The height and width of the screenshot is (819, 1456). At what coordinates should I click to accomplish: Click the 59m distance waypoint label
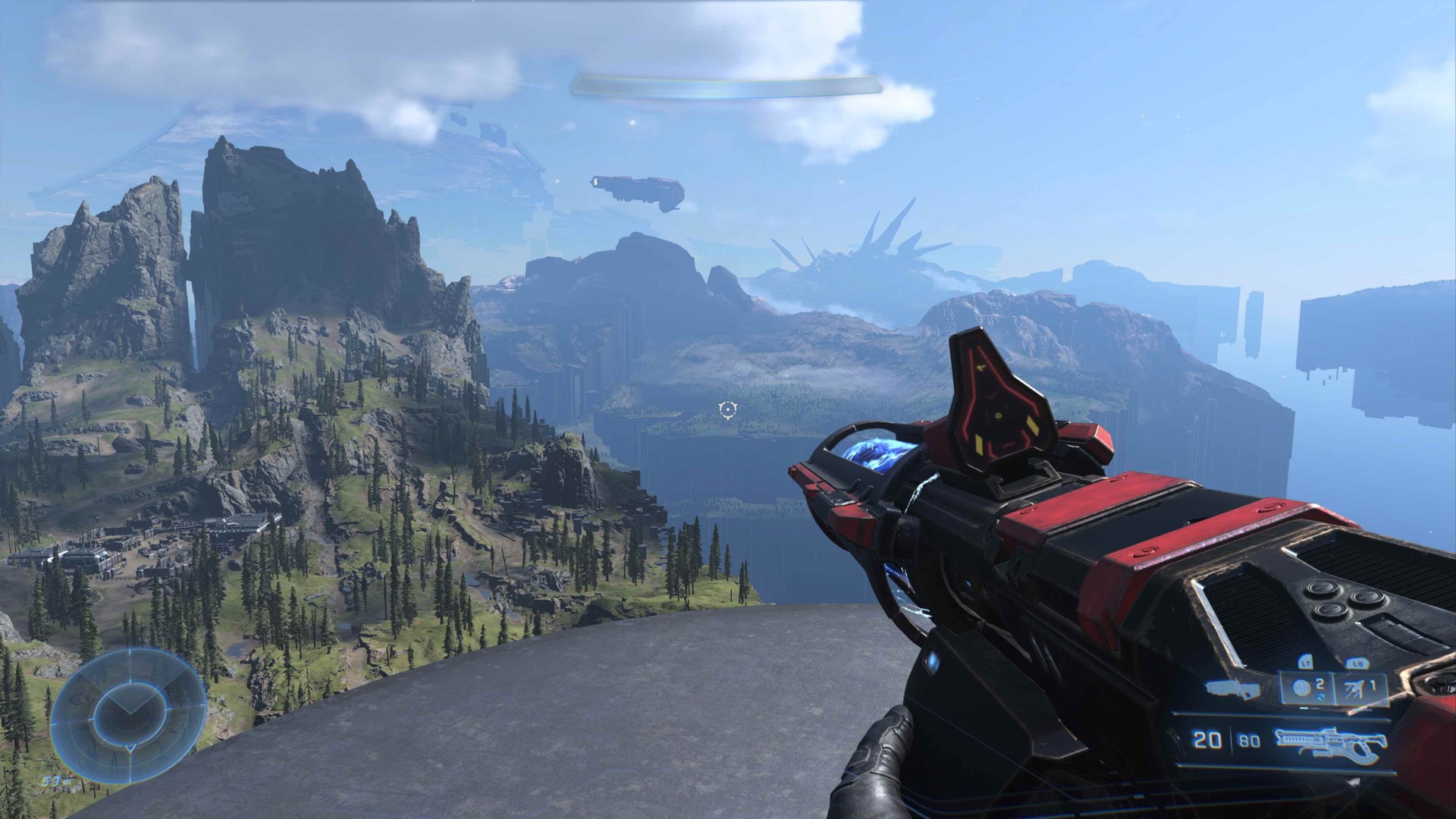click(x=55, y=780)
